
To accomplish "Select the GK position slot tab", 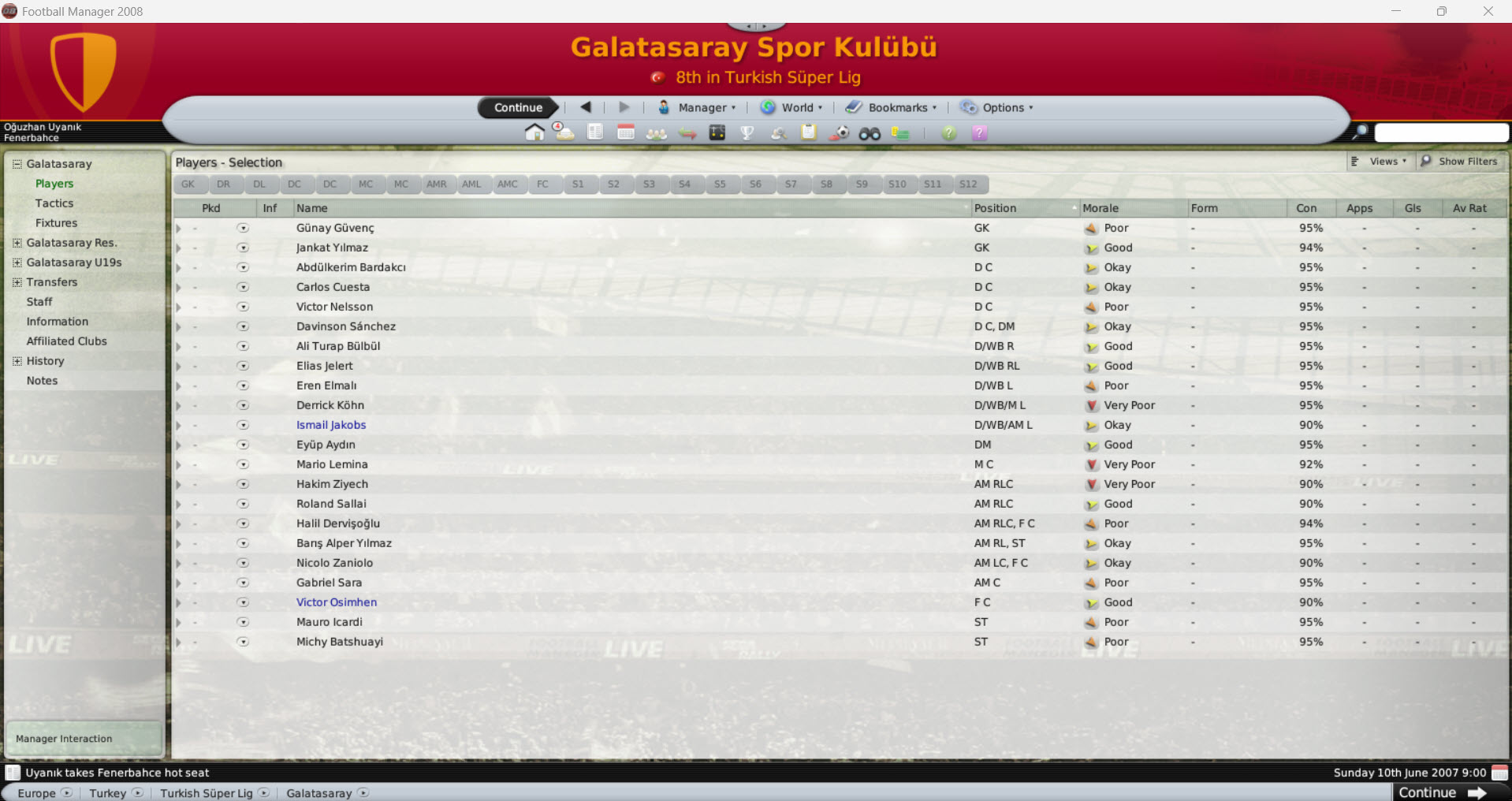I will point(188,184).
